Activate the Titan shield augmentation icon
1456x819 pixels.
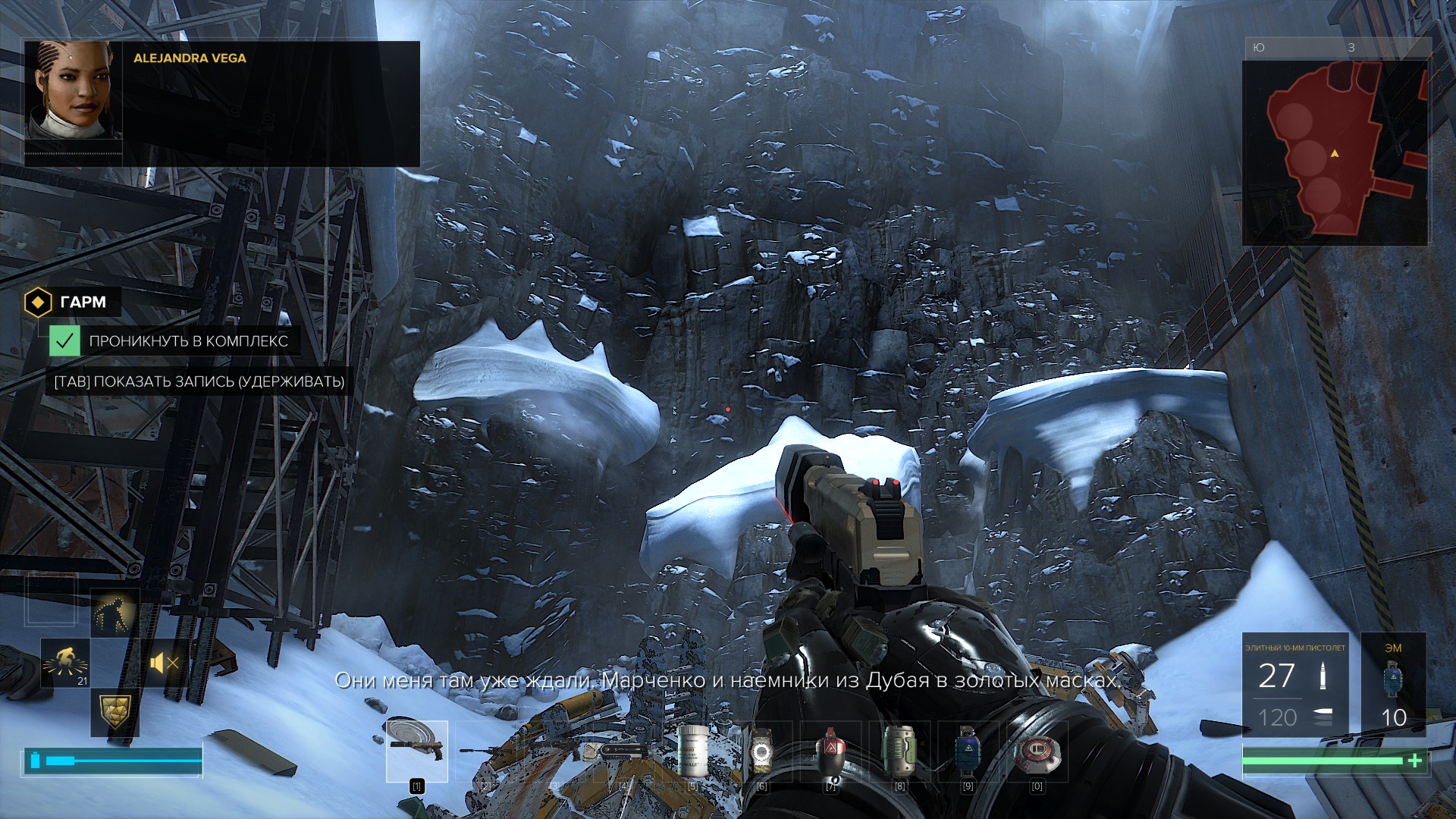point(115,711)
